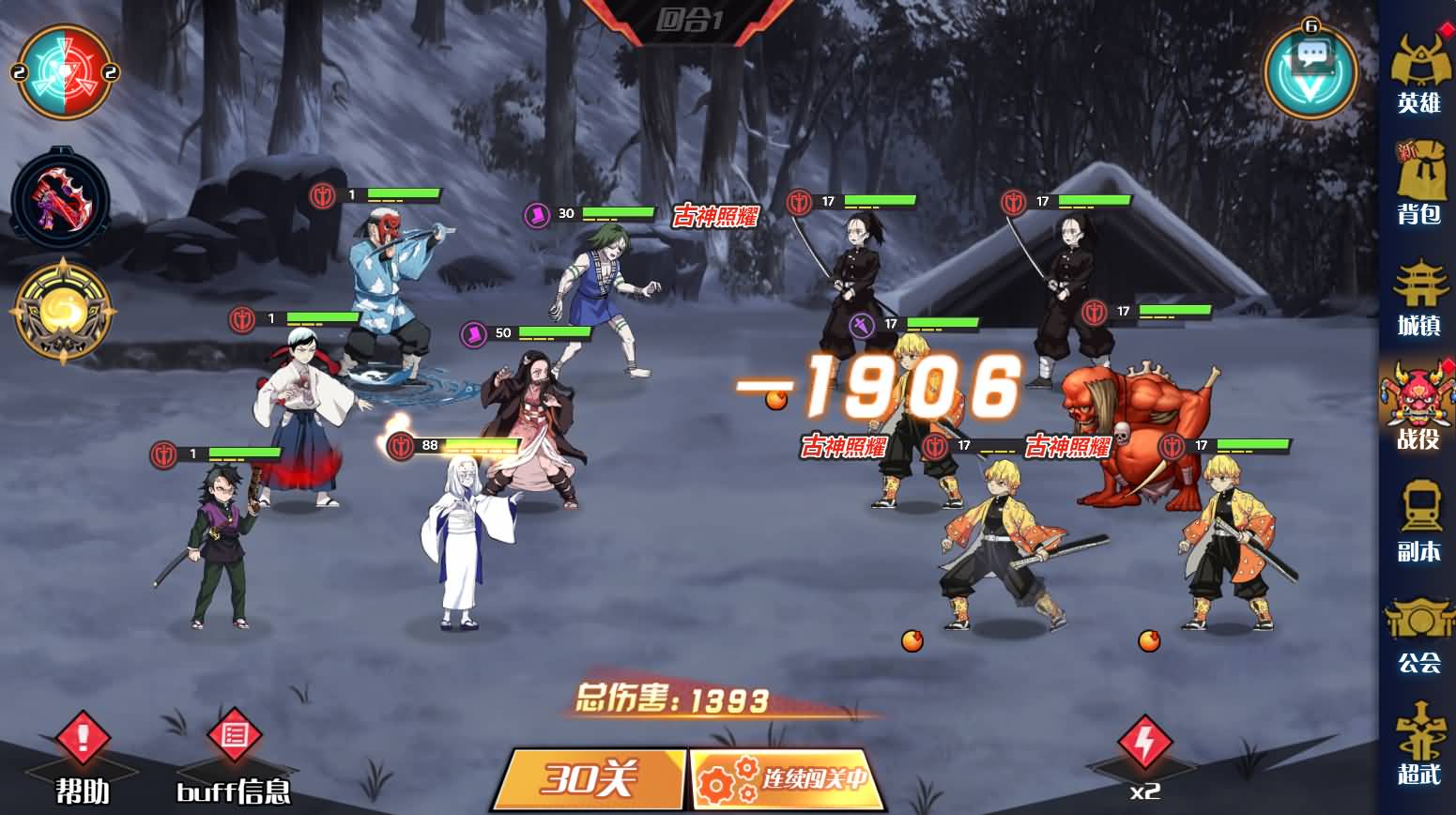Image resolution: width=1456 pixels, height=815 pixels.
Task: Open the 英雄 heroes menu
Action: (x=1418, y=73)
